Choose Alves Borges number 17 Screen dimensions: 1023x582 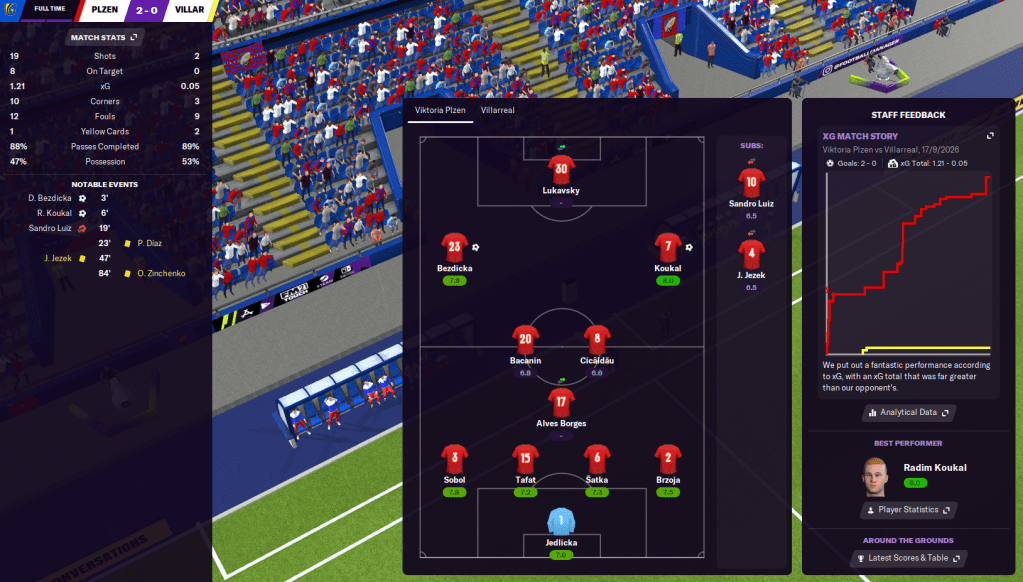[561, 402]
